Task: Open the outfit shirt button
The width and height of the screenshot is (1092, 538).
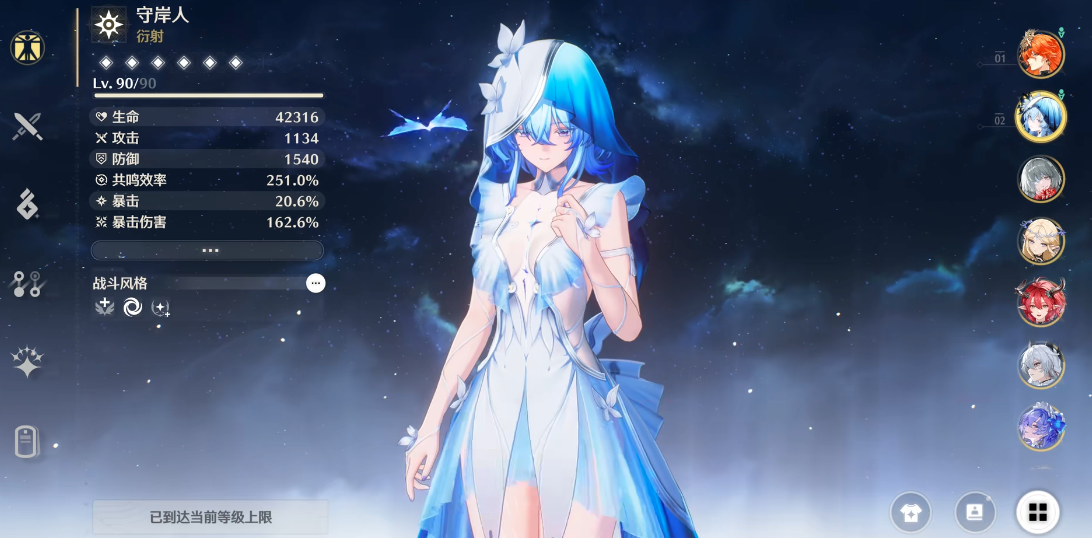Action: click(x=910, y=513)
